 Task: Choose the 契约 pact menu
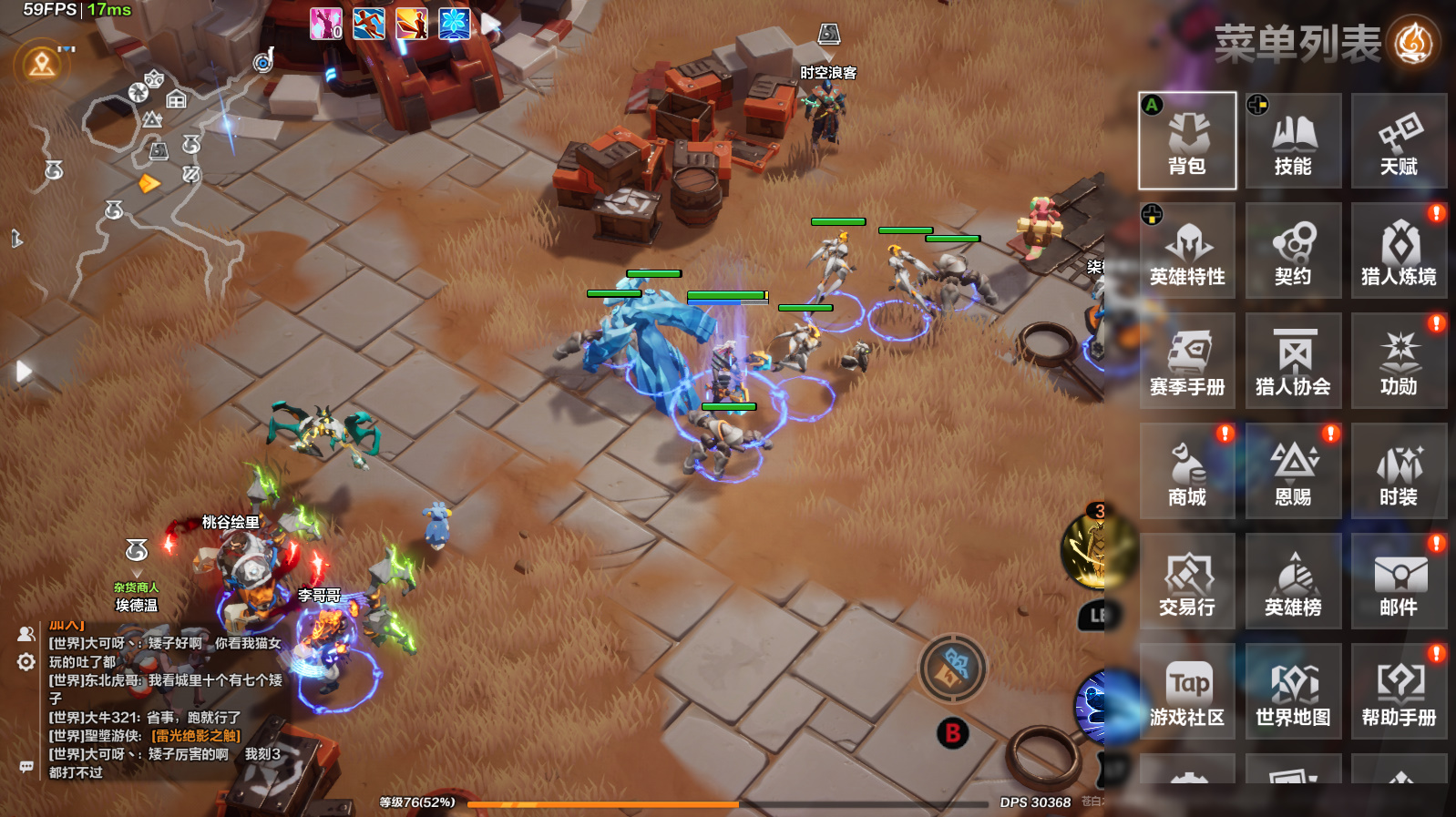pos(1293,250)
